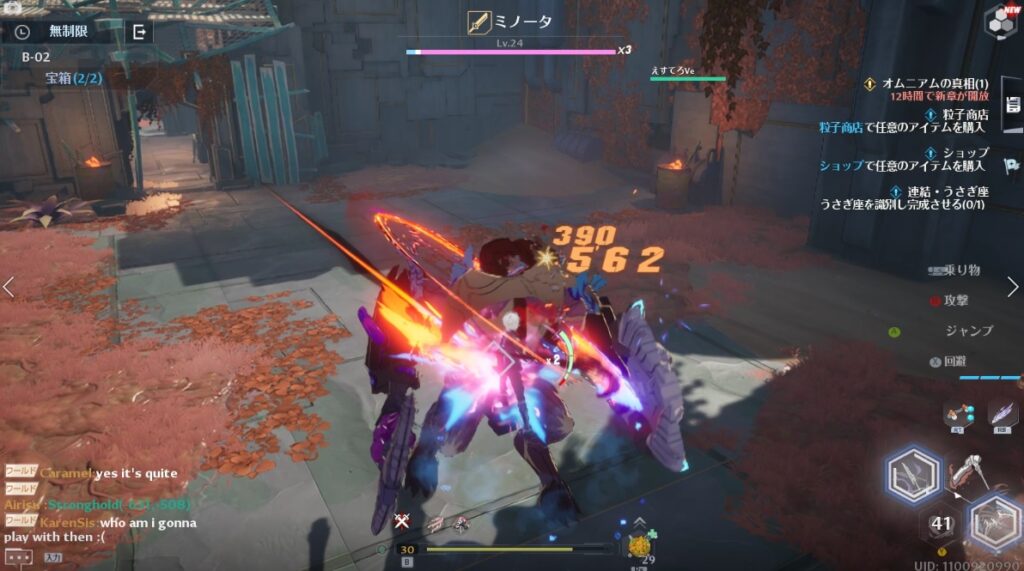Open the camera screenshot icon
This screenshot has width=1024, height=571.
(x=14, y=6)
